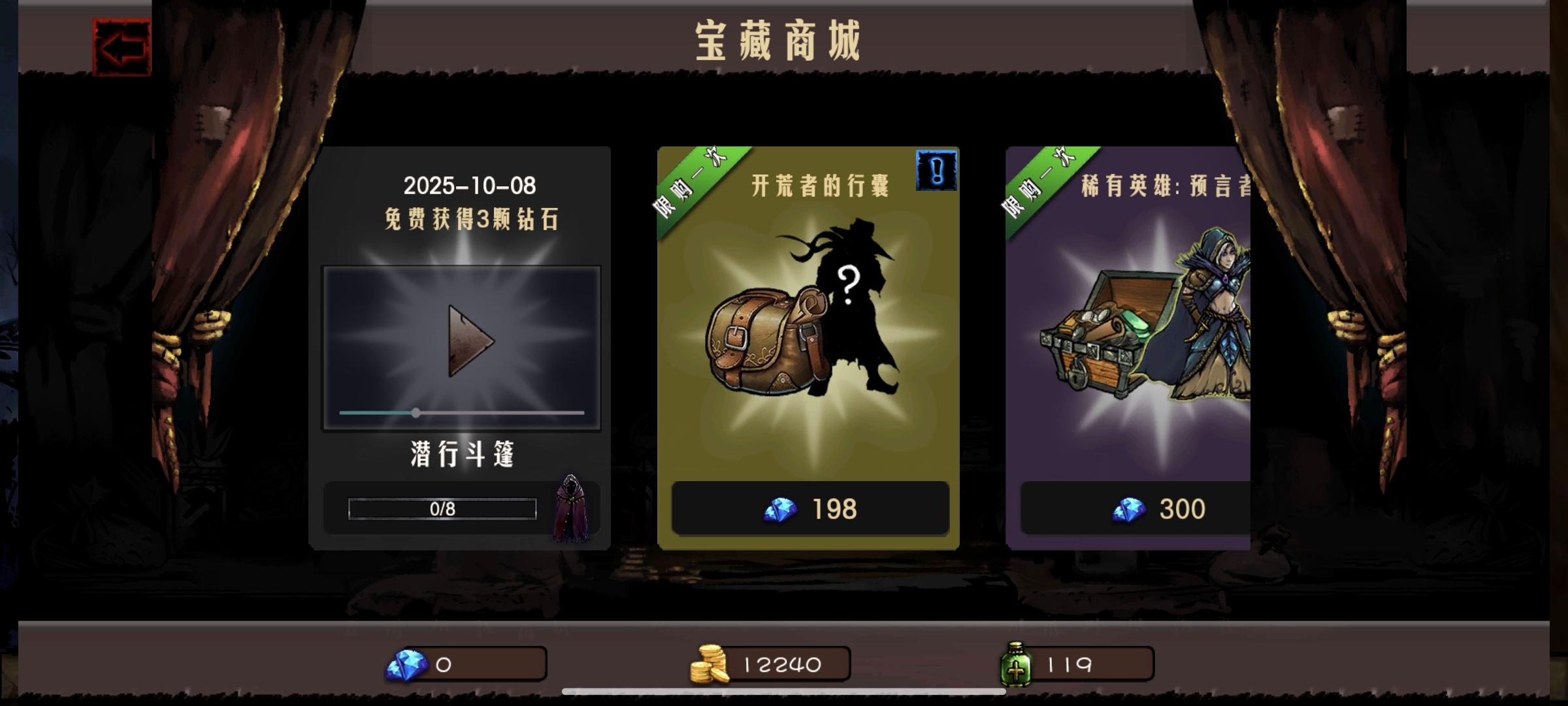The width and height of the screenshot is (1568, 706).
Task: Click the diamond currency icon in bottom bar
Action: [407, 665]
